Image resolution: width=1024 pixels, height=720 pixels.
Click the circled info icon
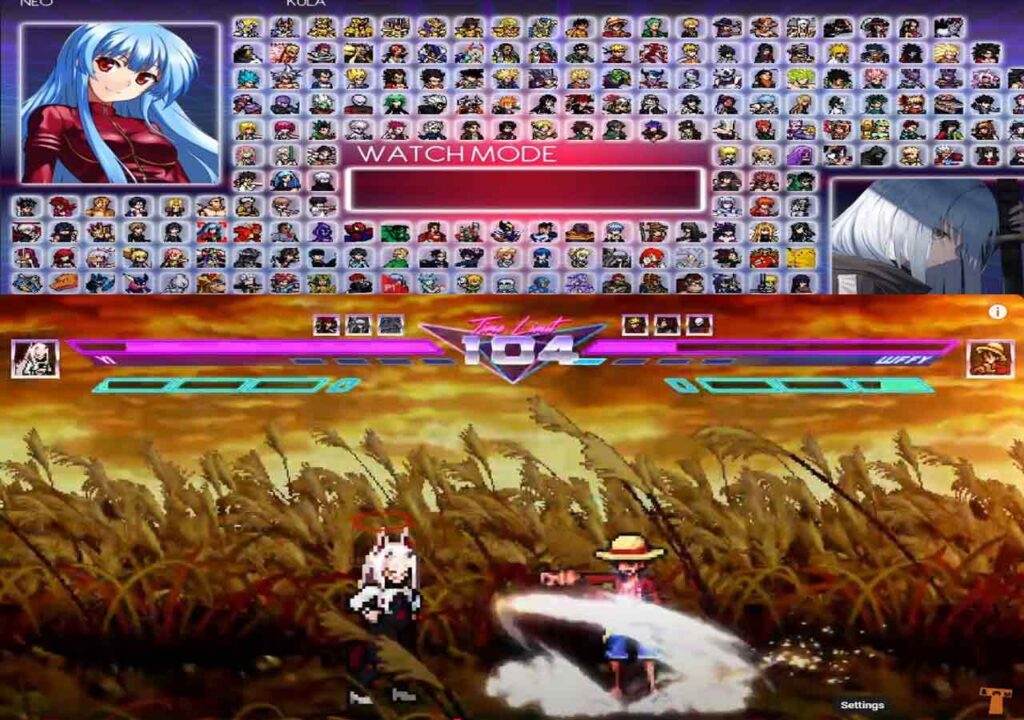(x=997, y=312)
